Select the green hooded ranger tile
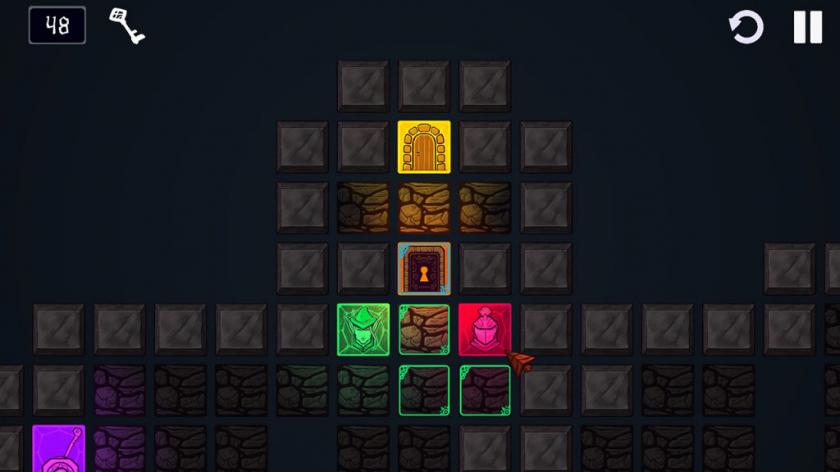 pos(363,330)
